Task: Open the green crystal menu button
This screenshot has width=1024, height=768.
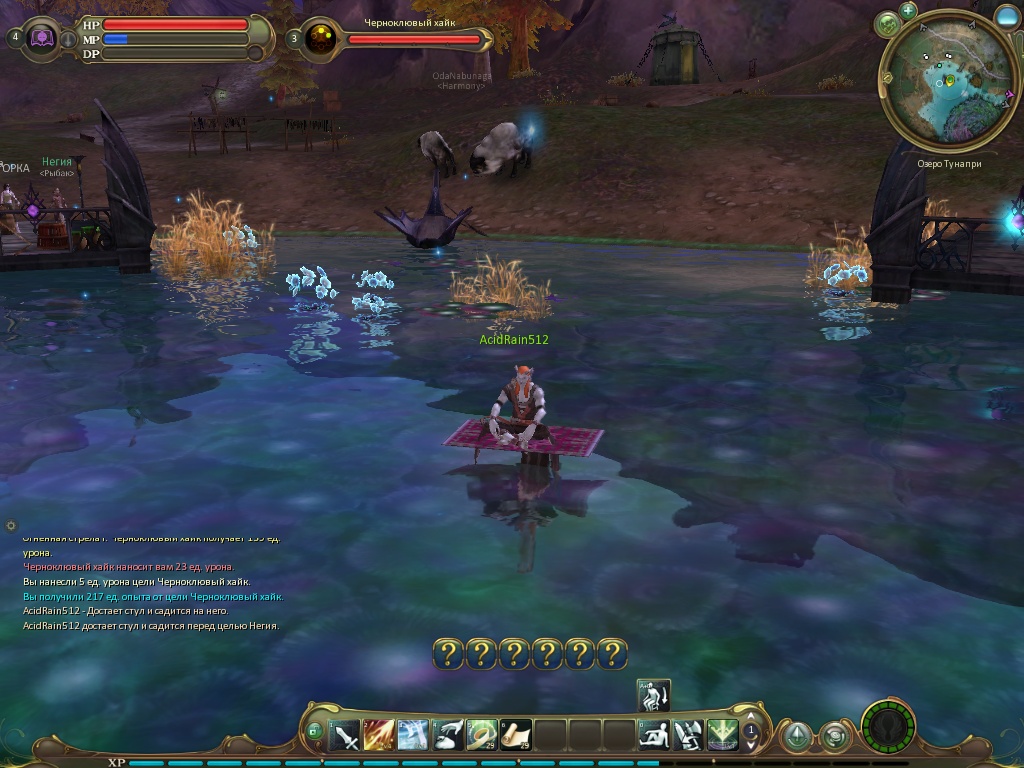Action: (796, 737)
